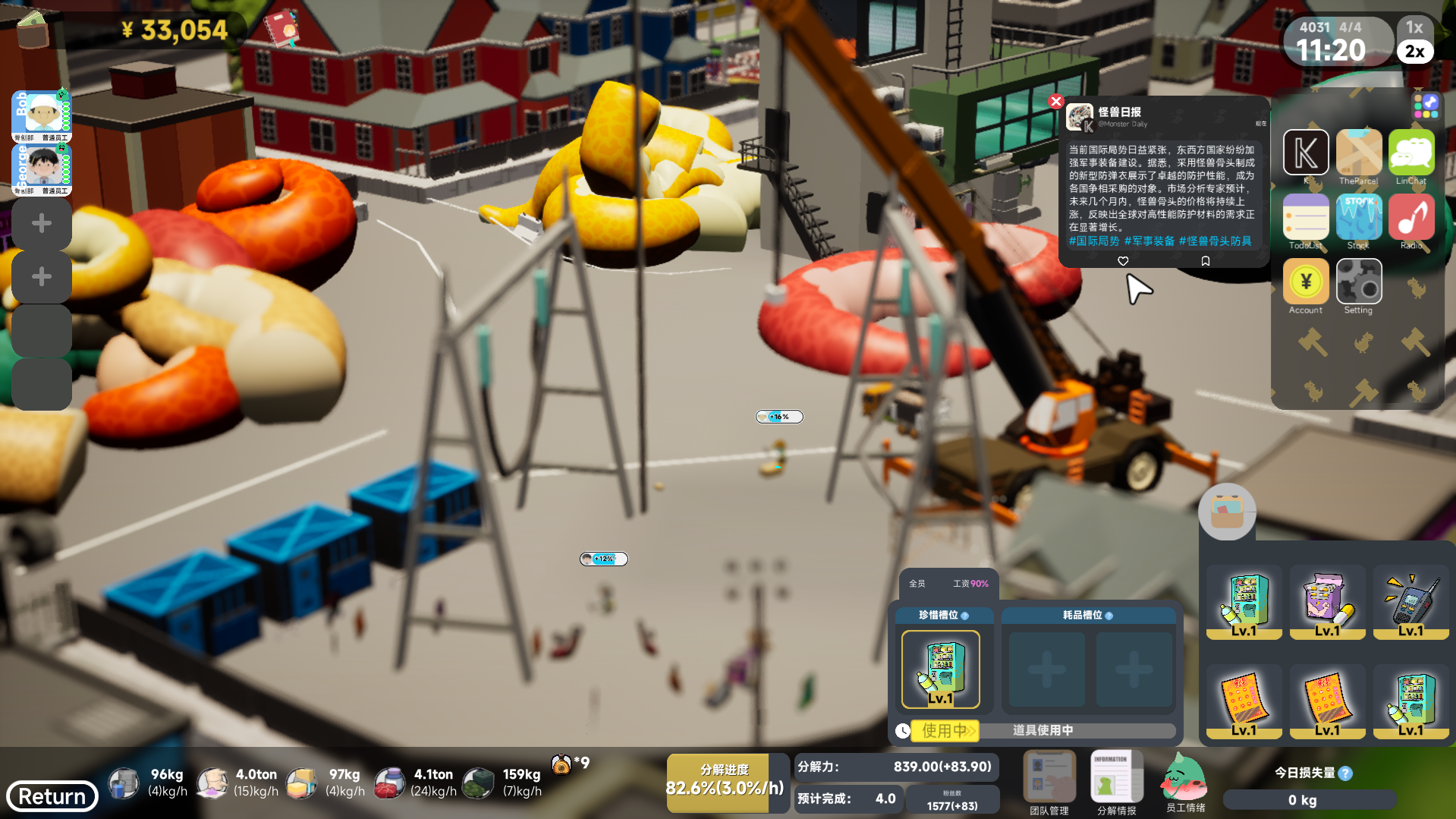Open the 分解情报 information report
The width and height of the screenshot is (1456, 819).
pos(1116,778)
